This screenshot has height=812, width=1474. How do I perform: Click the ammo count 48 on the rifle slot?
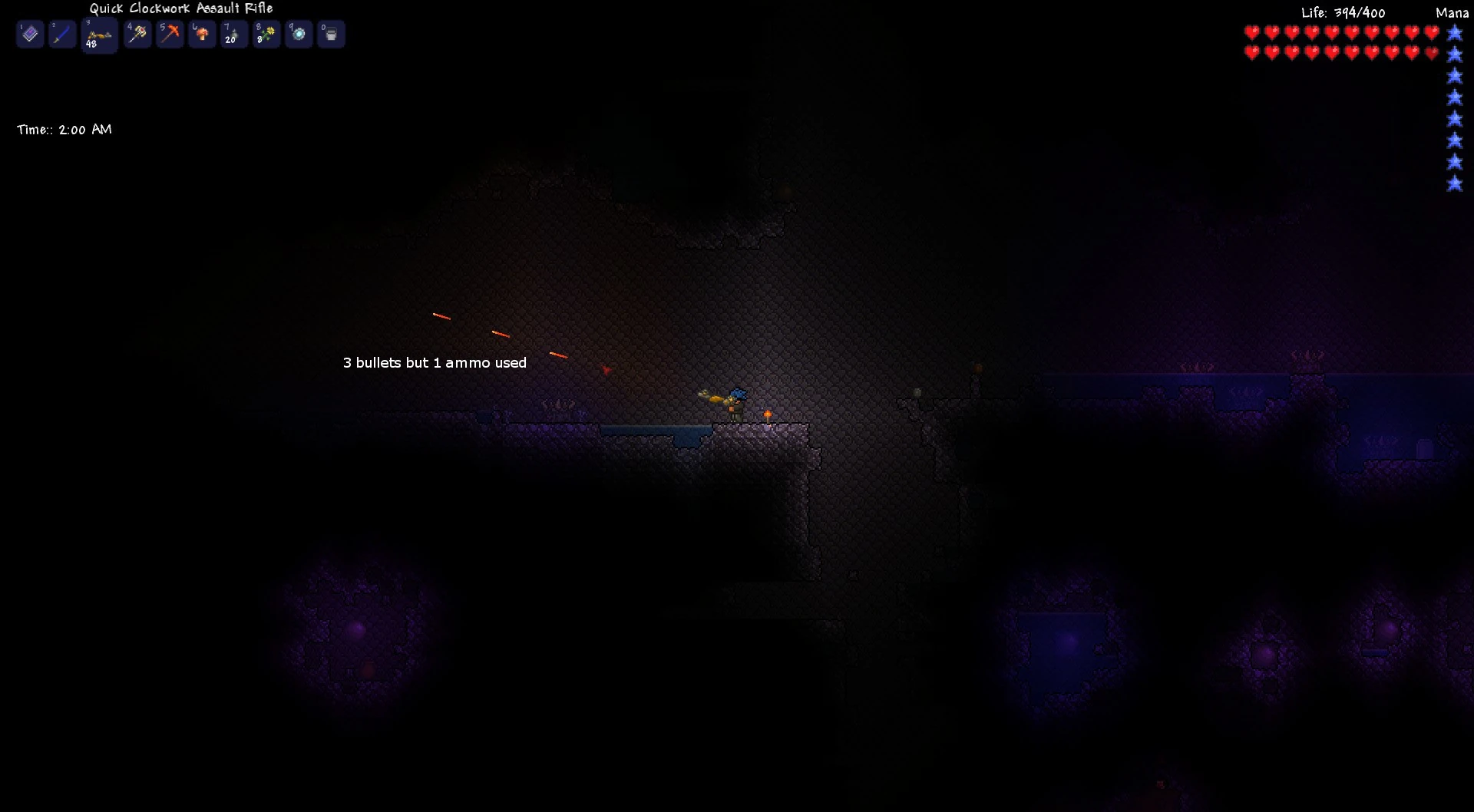(x=90, y=44)
